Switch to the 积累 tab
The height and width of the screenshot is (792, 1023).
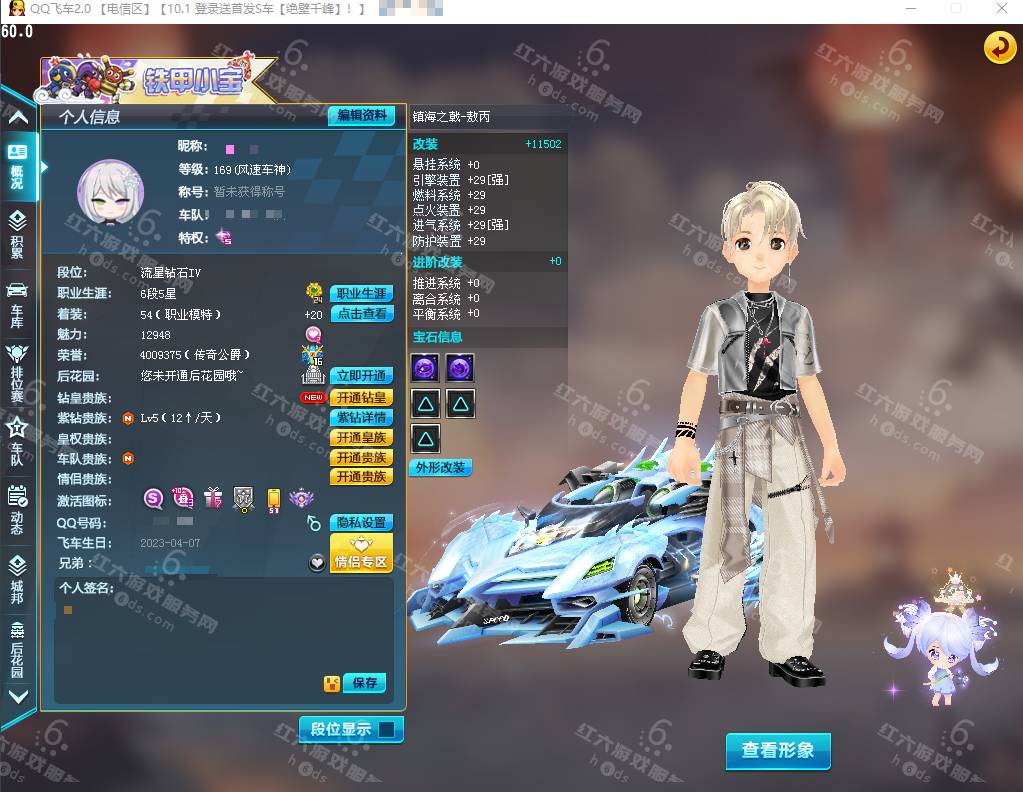pyautogui.click(x=17, y=234)
